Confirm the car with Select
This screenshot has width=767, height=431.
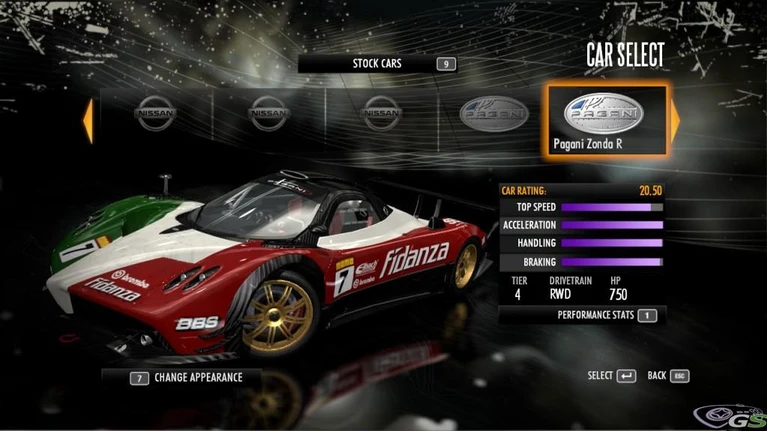point(611,376)
